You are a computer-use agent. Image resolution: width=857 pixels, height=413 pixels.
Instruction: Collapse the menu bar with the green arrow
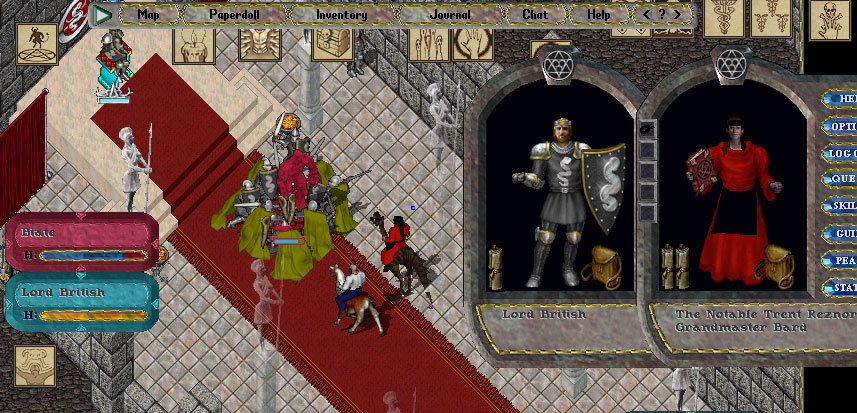[x=101, y=15]
